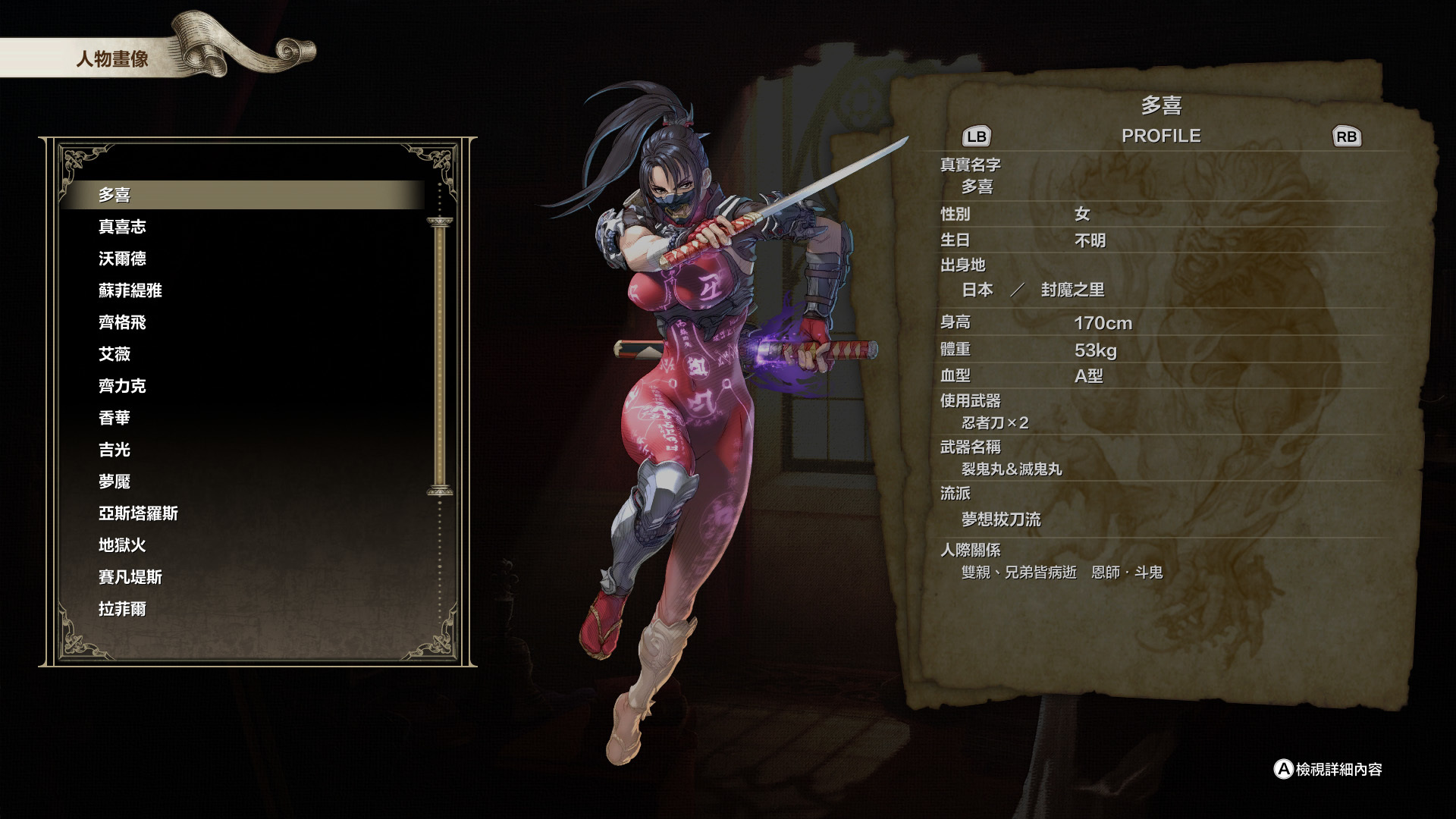Switch to 夢魘 character entry

click(x=114, y=482)
